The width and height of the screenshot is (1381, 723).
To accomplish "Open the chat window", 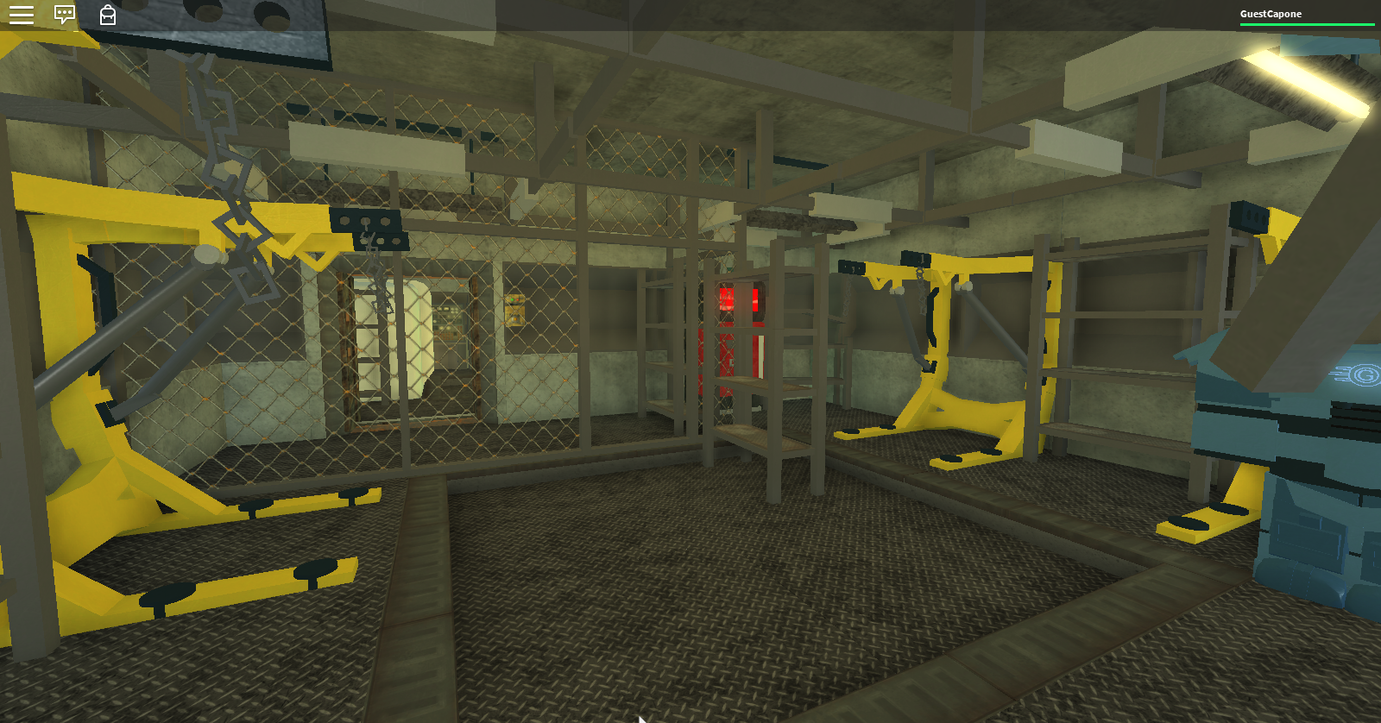I will [x=62, y=14].
